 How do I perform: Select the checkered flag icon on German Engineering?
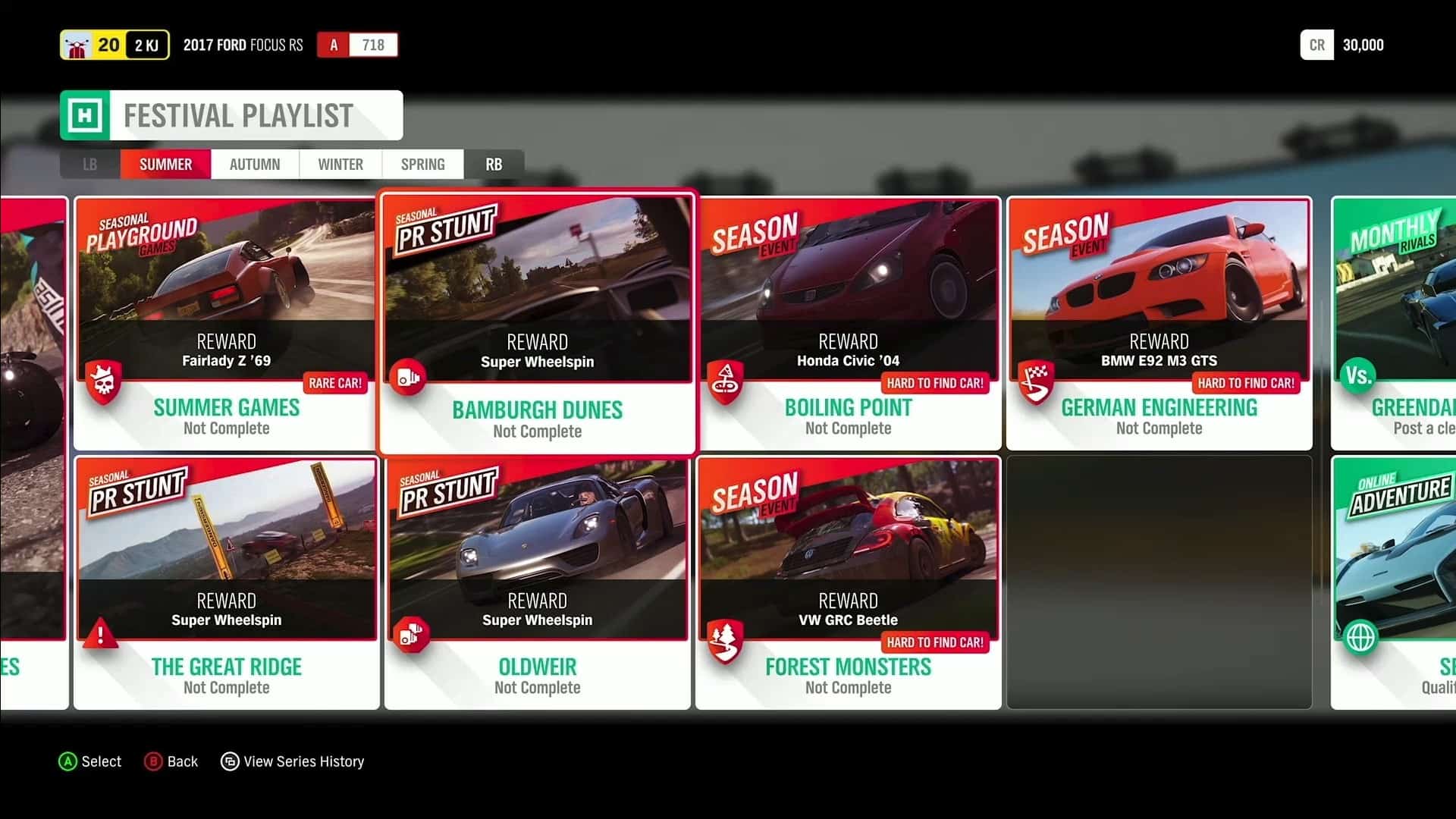1037,383
